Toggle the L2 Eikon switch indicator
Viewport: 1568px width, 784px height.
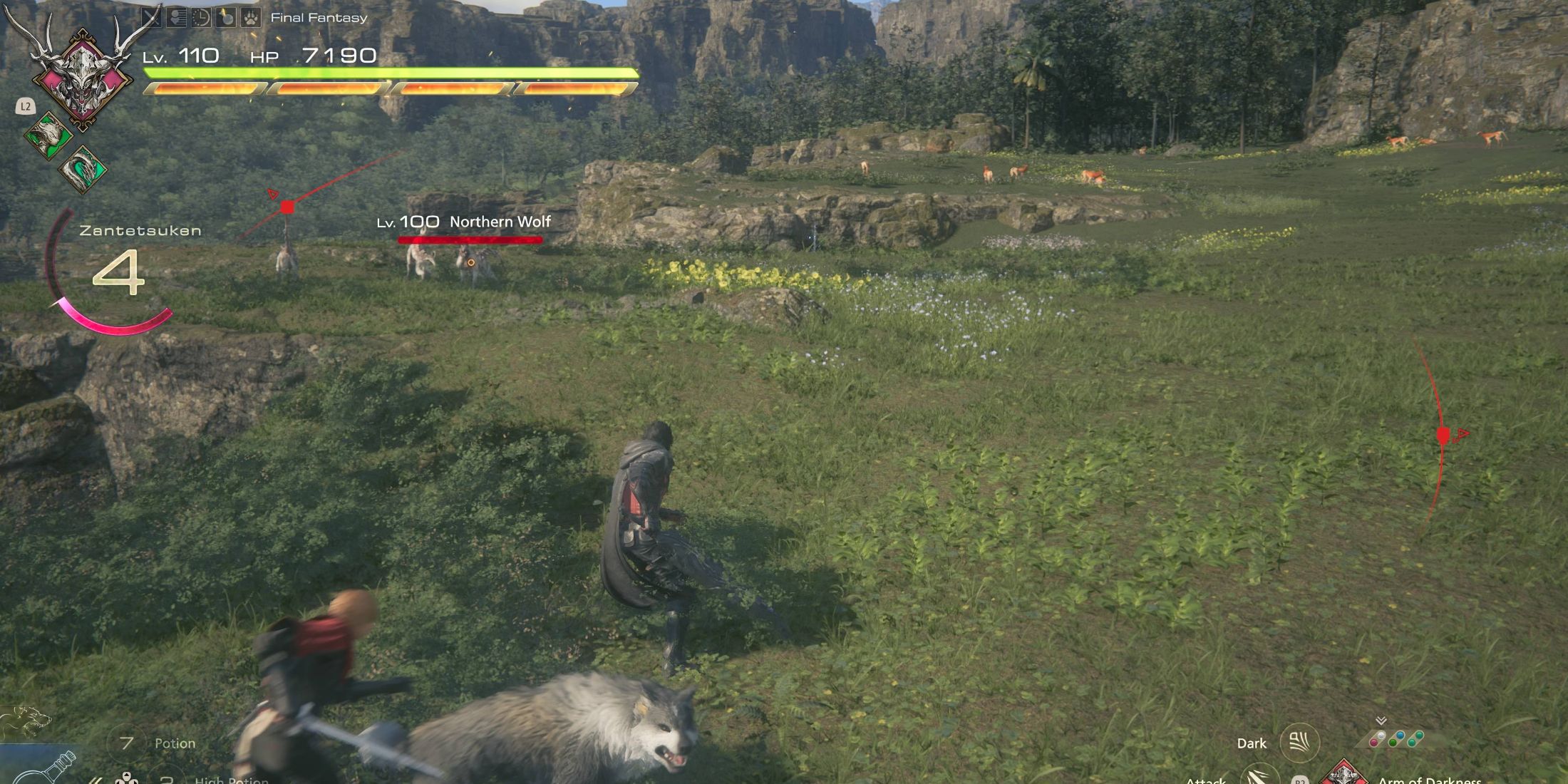click(25, 105)
